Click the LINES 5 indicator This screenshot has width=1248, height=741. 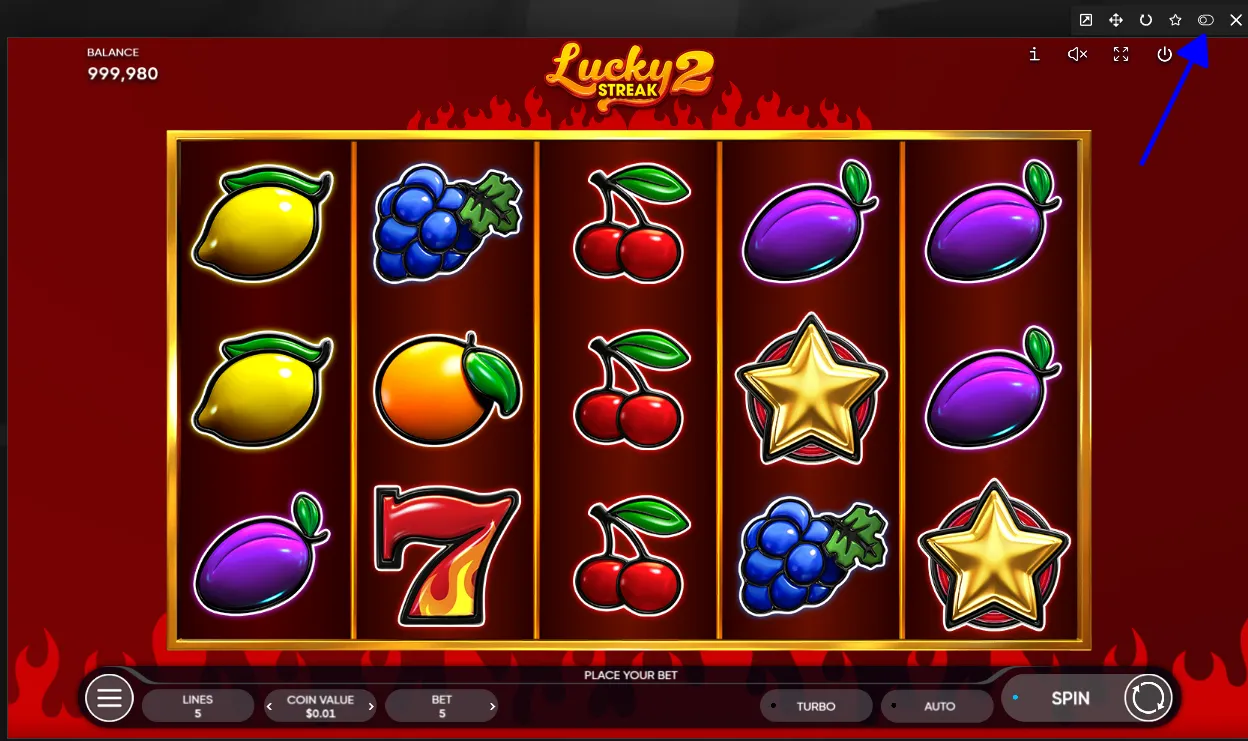coord(198,706)
